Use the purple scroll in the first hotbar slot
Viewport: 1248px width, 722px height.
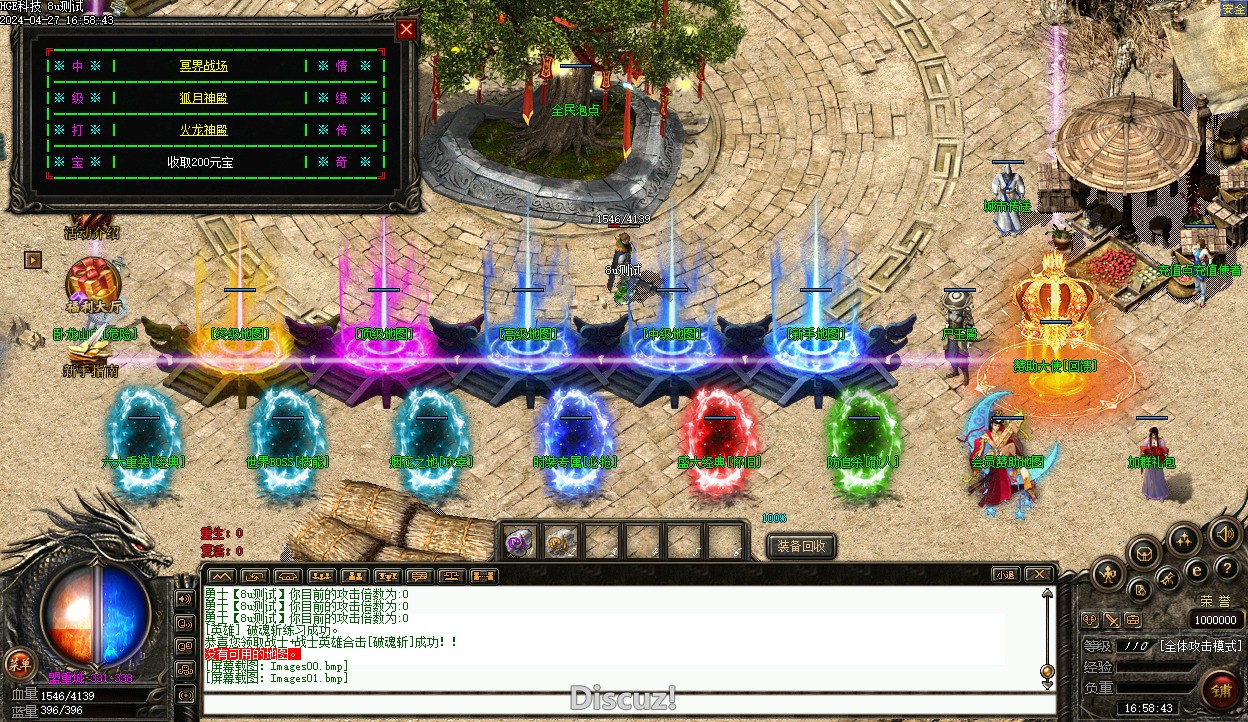pyautogui.click(x=518, y=542)
